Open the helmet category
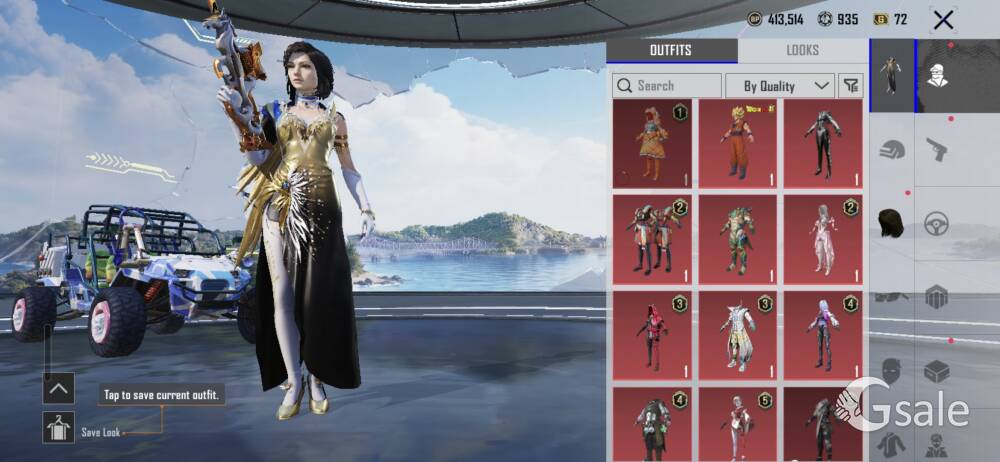 coord(892,150)
